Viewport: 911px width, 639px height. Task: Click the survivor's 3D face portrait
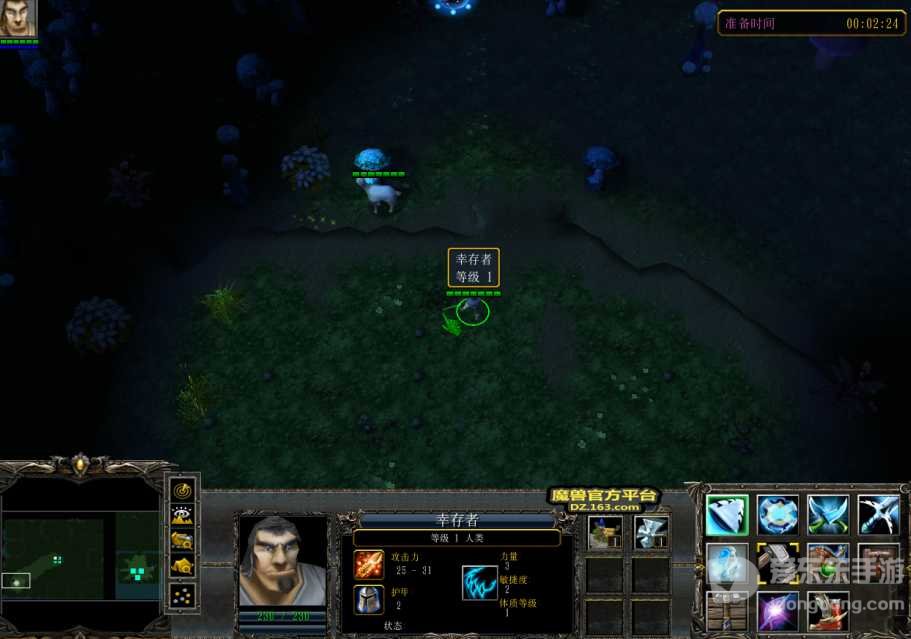tap(281, 561)
